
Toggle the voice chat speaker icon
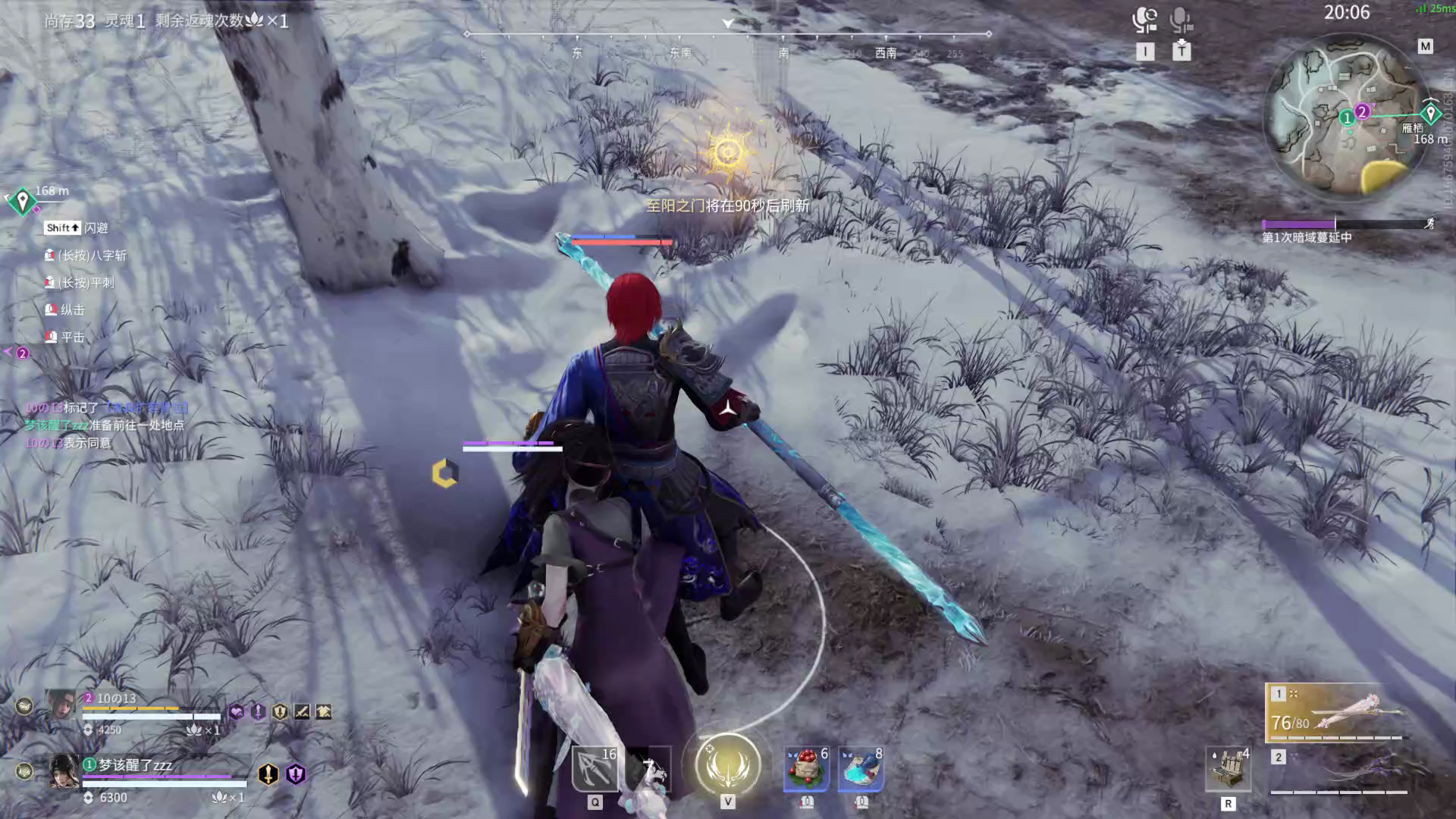pyautogui.click(x=1144, y=20)
